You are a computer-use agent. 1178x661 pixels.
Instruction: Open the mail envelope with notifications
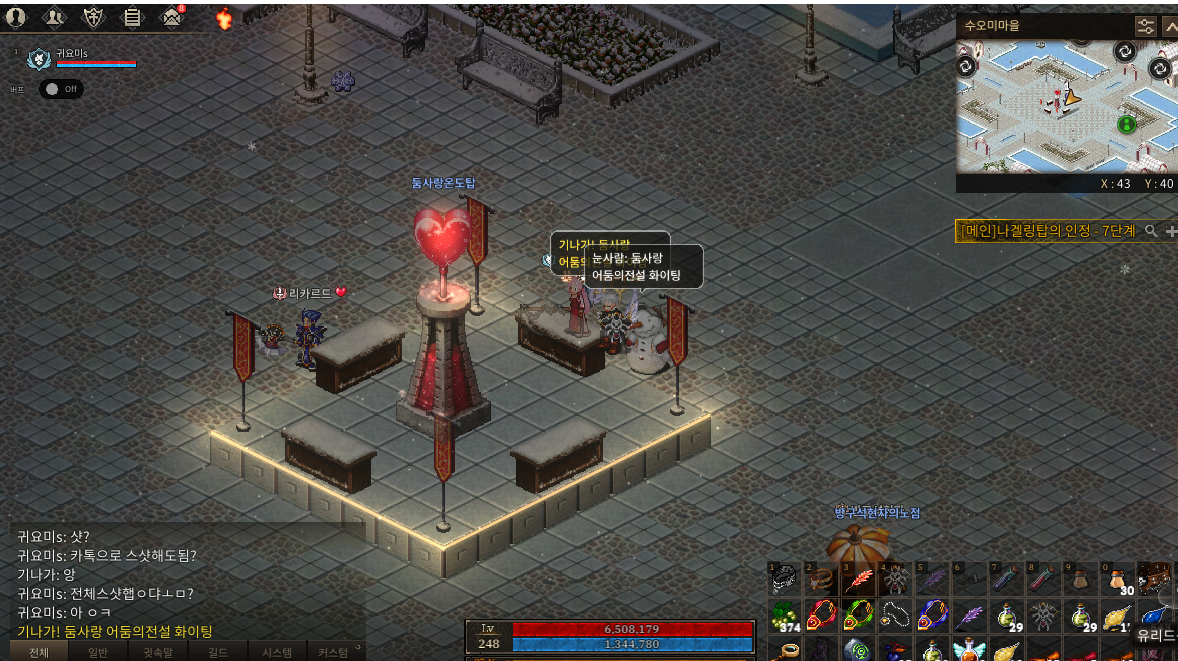click(x=172, y=17)
